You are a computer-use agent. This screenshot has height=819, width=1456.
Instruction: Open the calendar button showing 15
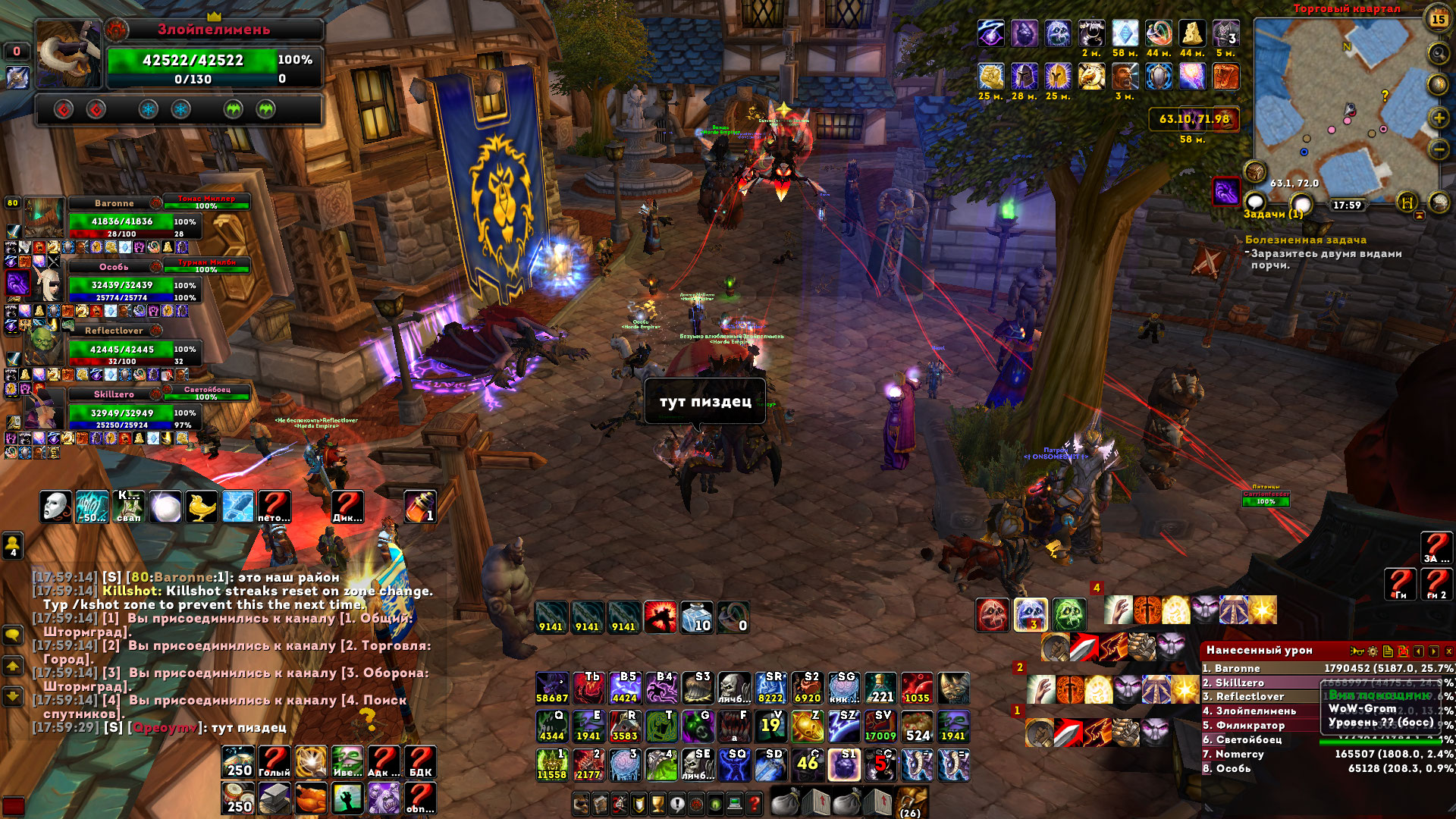coord(1438,19)
